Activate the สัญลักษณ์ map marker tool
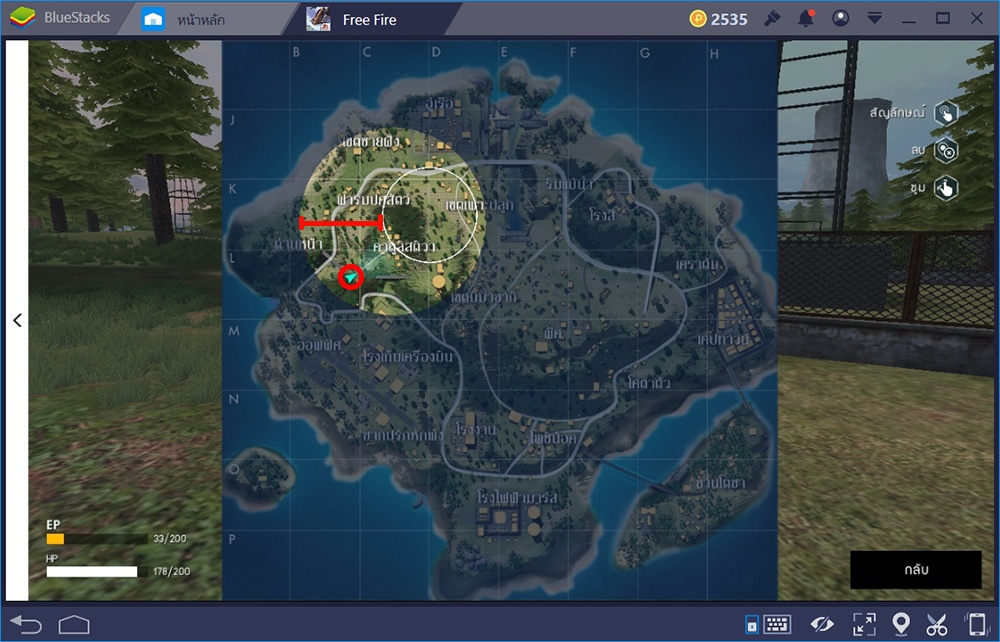Viewport: 1000px width, 642px height. [945, 113]
